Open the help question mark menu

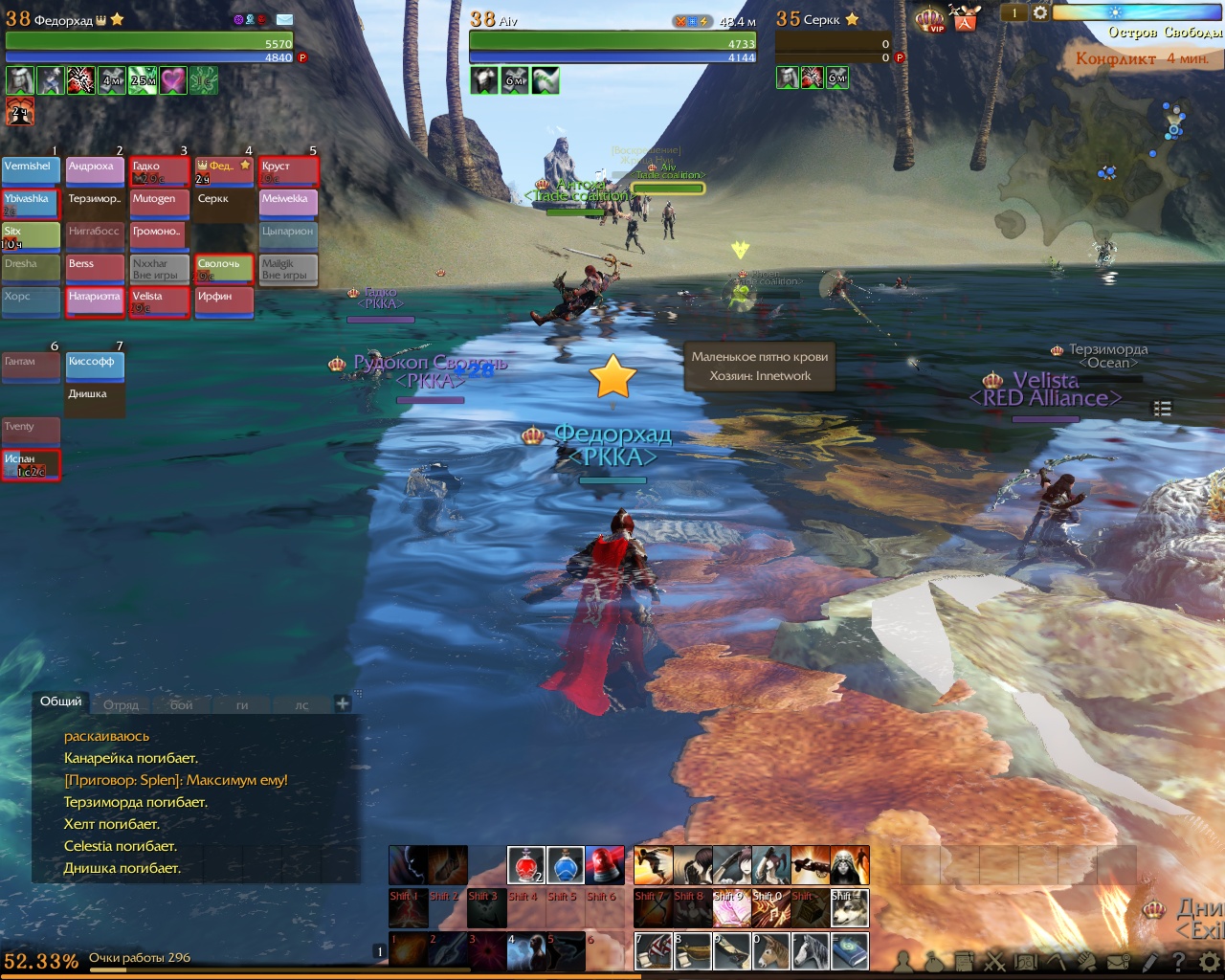point(1179,961)
